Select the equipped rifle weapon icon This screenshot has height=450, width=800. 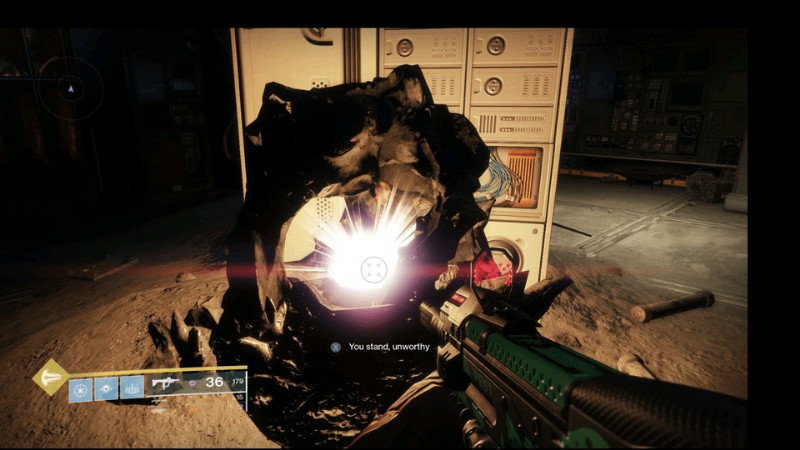pyautogui.click(x=166, y=382)
